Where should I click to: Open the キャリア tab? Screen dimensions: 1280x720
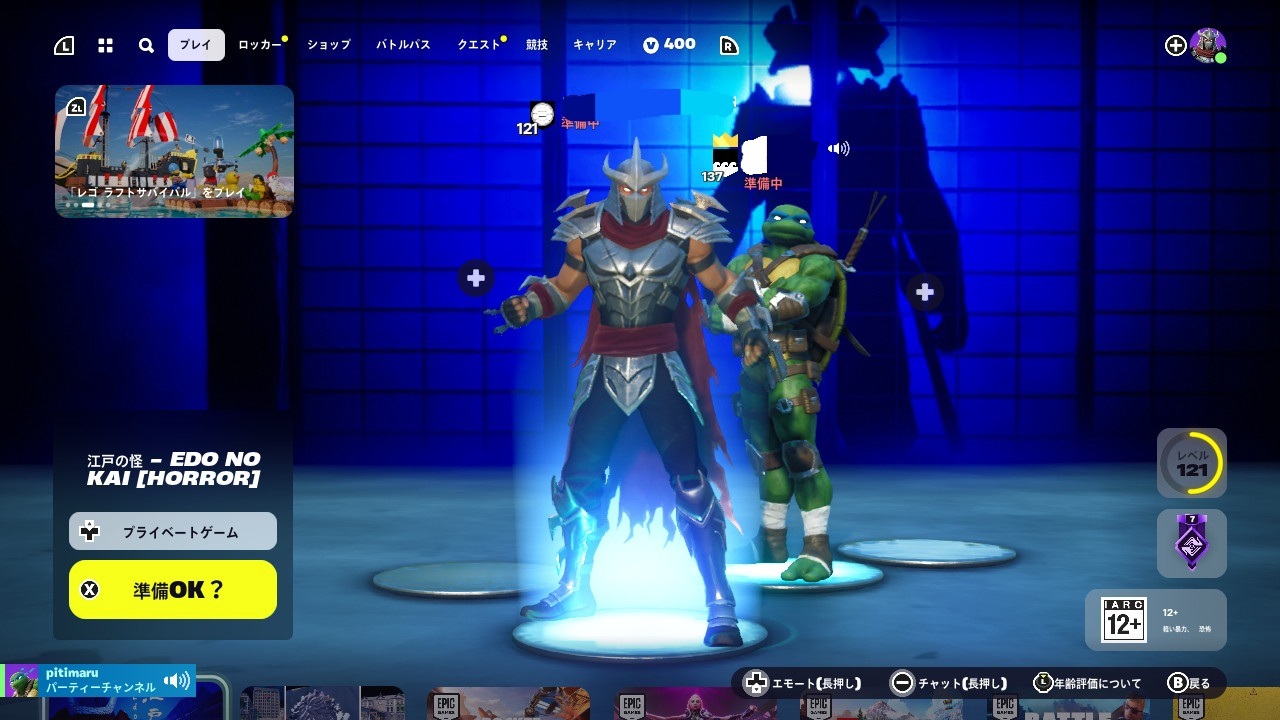(594, 45)
